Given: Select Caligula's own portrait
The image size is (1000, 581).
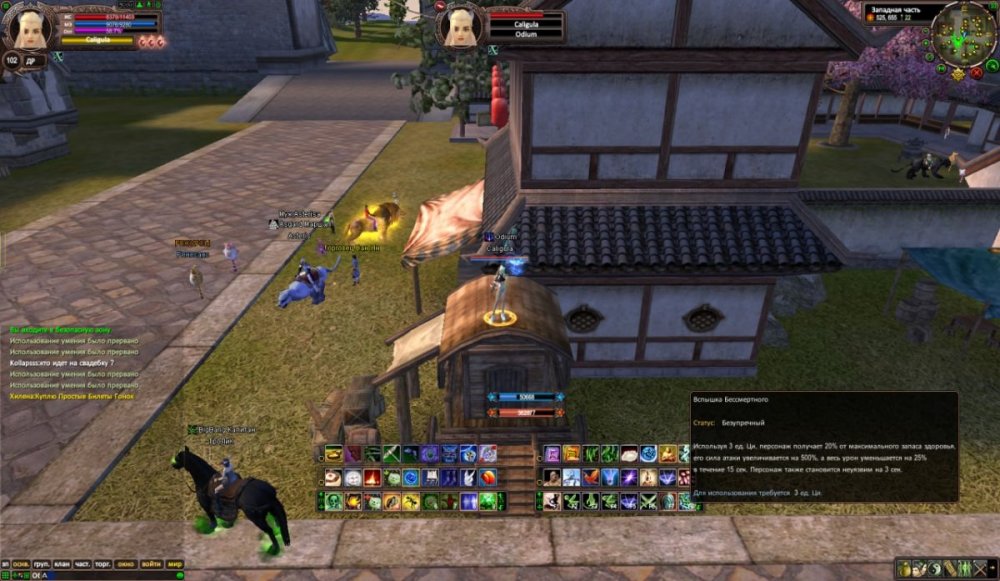Looking at the screenshot, I should tap(27, 27).
